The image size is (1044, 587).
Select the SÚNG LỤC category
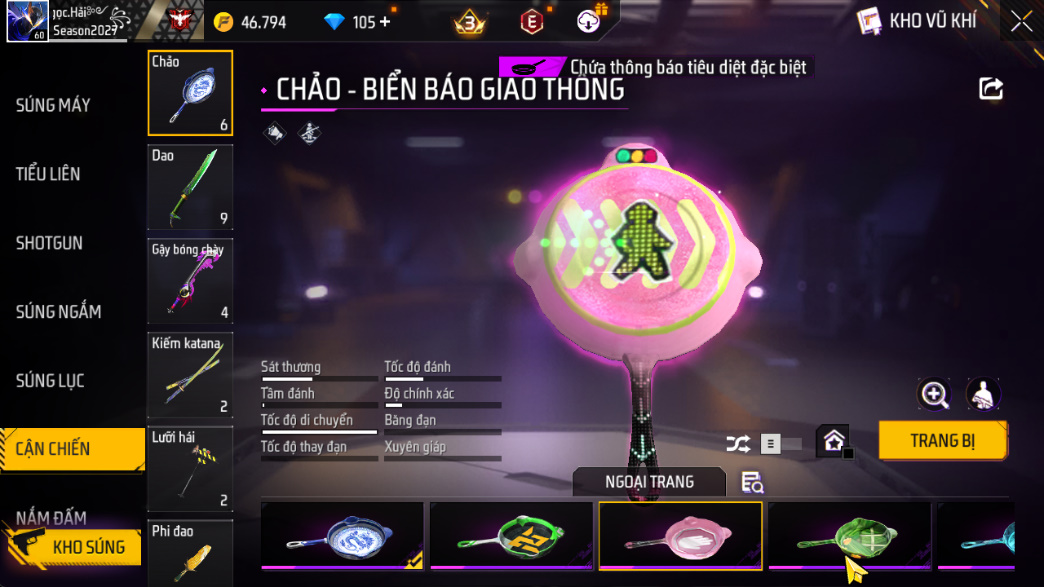[x=50, y=381]
